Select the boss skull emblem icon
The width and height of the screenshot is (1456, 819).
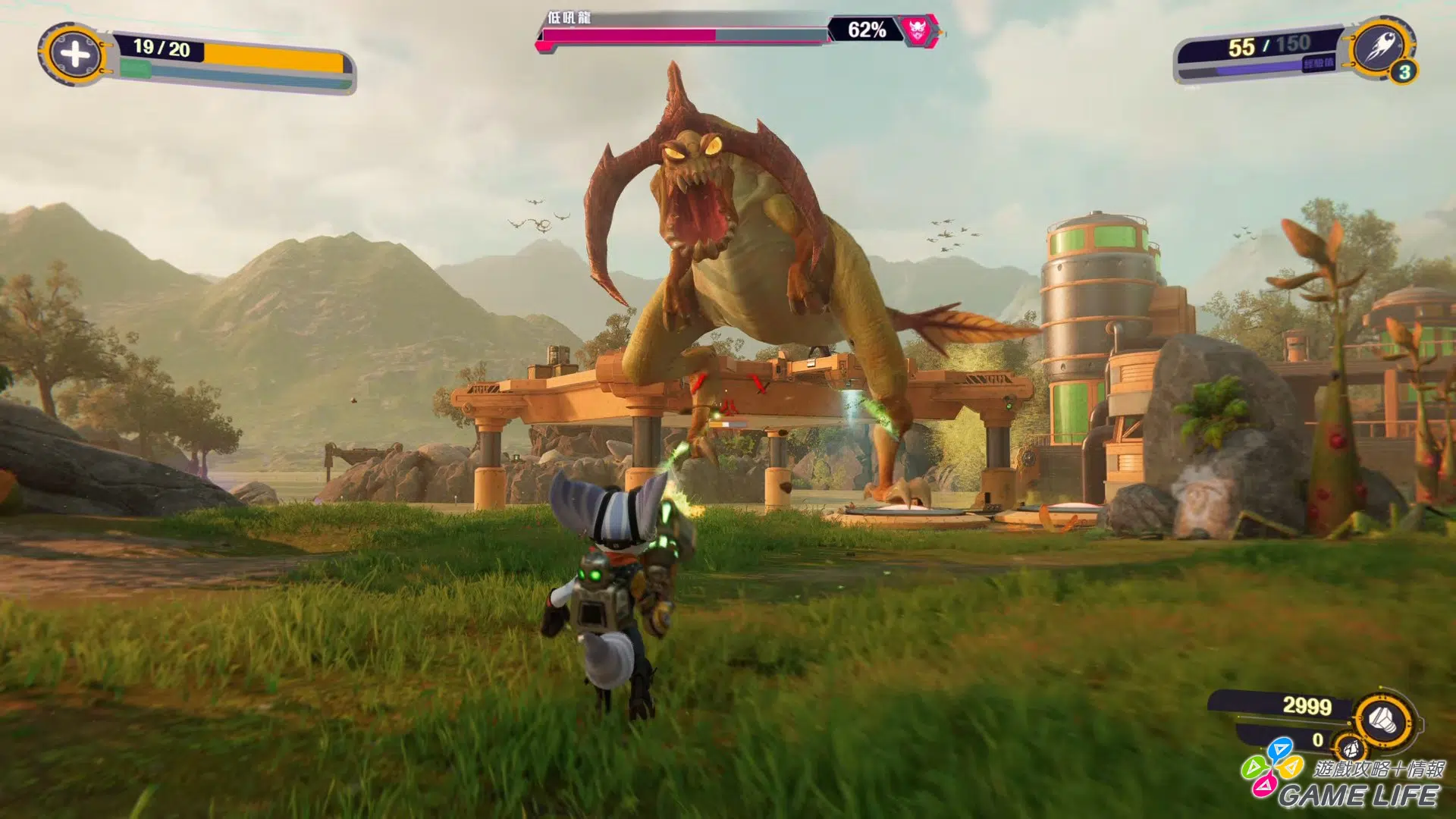(x=918, y=31)
